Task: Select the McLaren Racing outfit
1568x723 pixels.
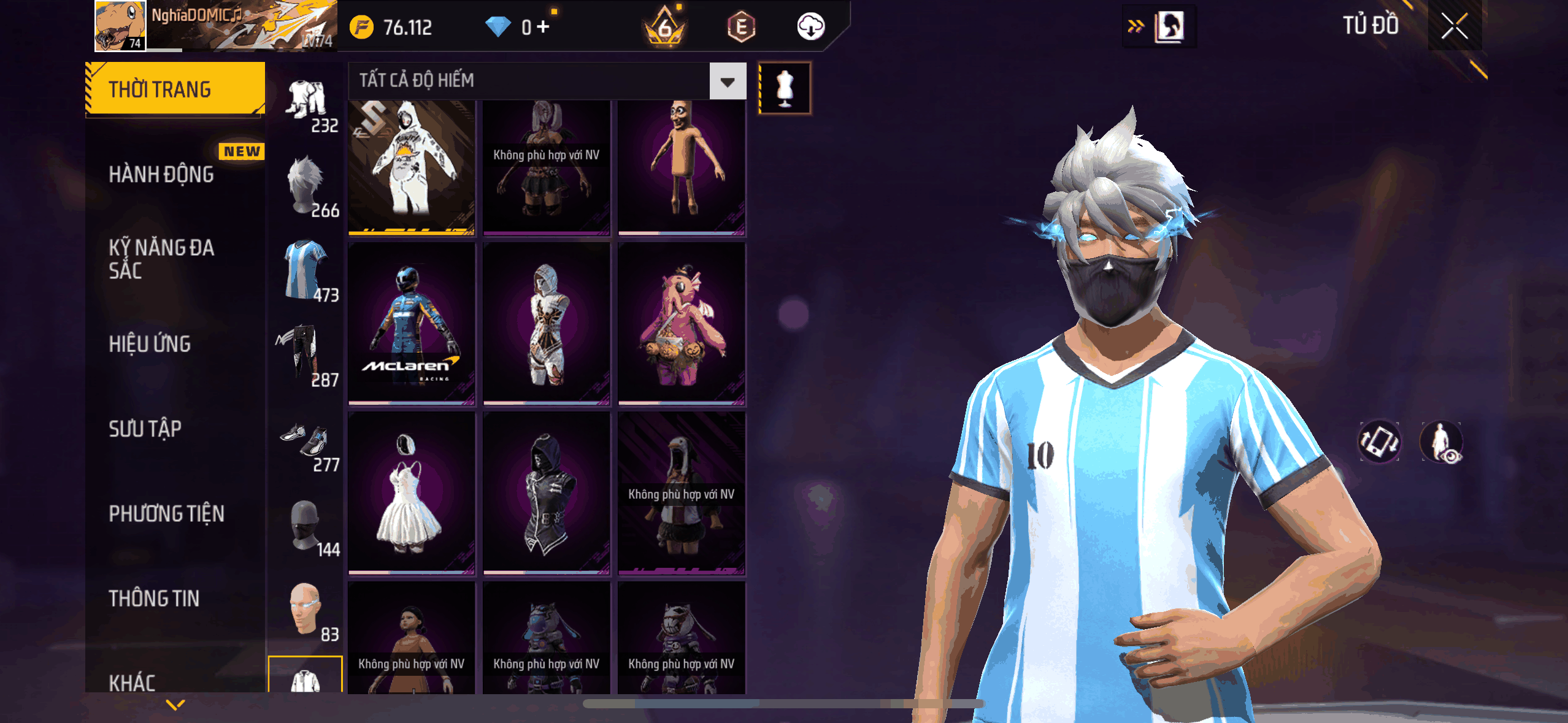Action: (411, 323)
